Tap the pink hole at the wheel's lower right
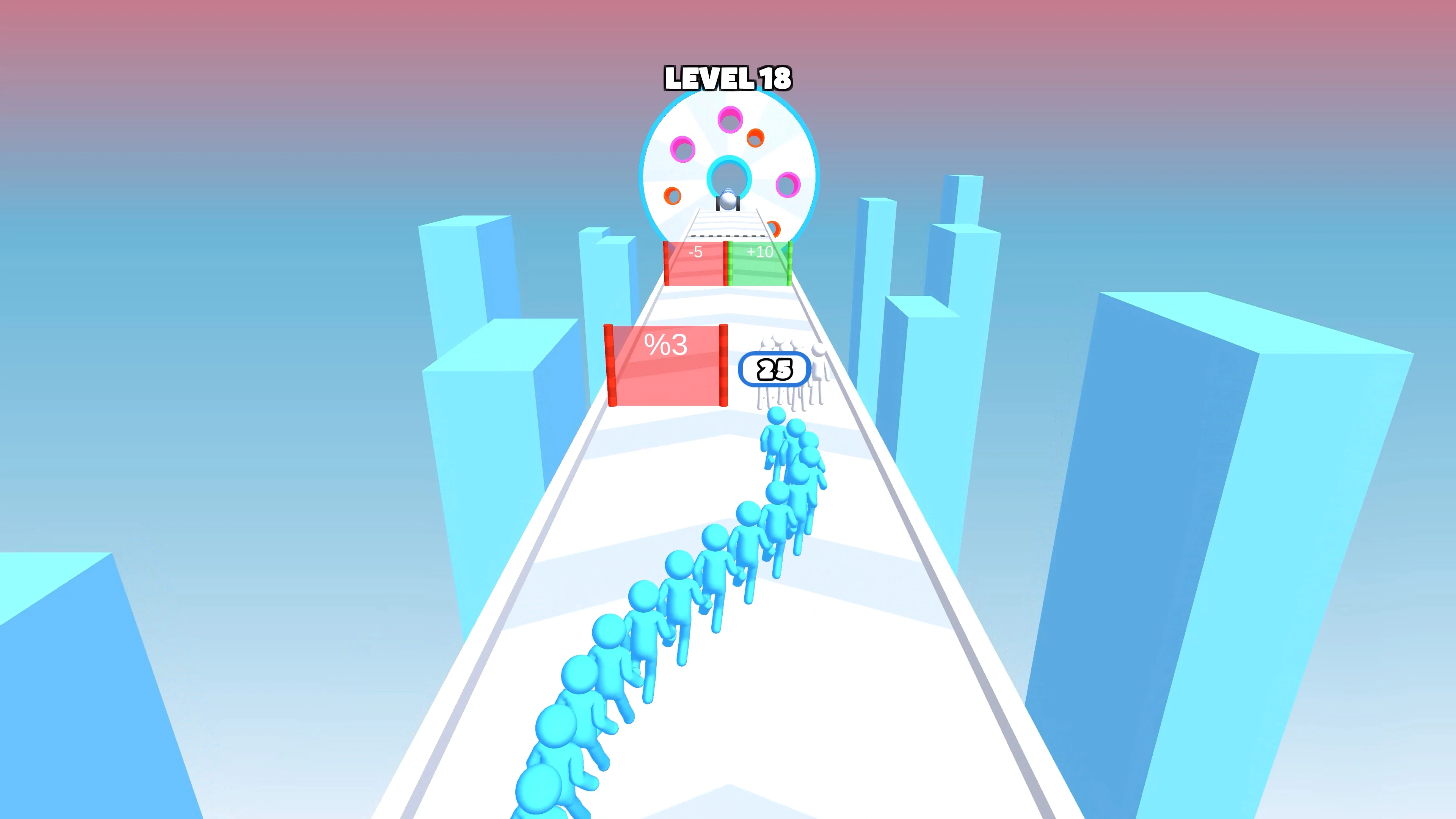This screenshot has width=1456, height=819. click(x=789, y=184)
